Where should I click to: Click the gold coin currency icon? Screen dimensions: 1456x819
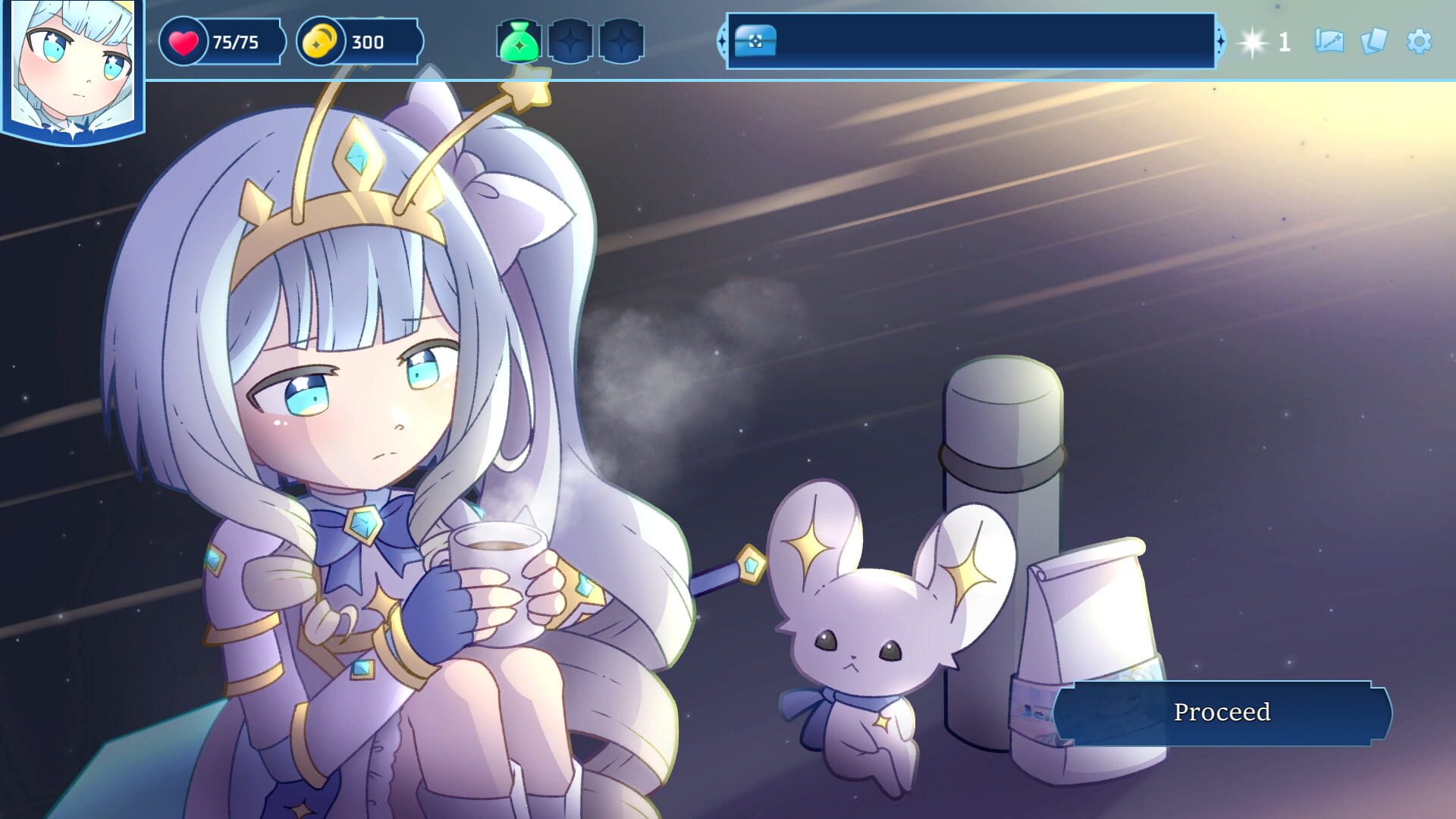322,42
